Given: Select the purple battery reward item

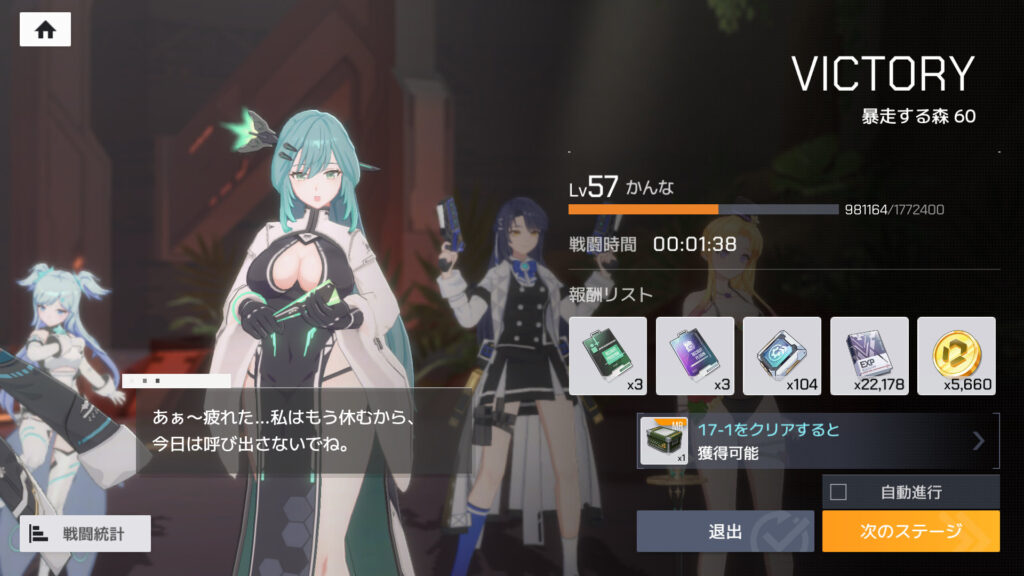Looking at the screenshot, I should [694, 355].
